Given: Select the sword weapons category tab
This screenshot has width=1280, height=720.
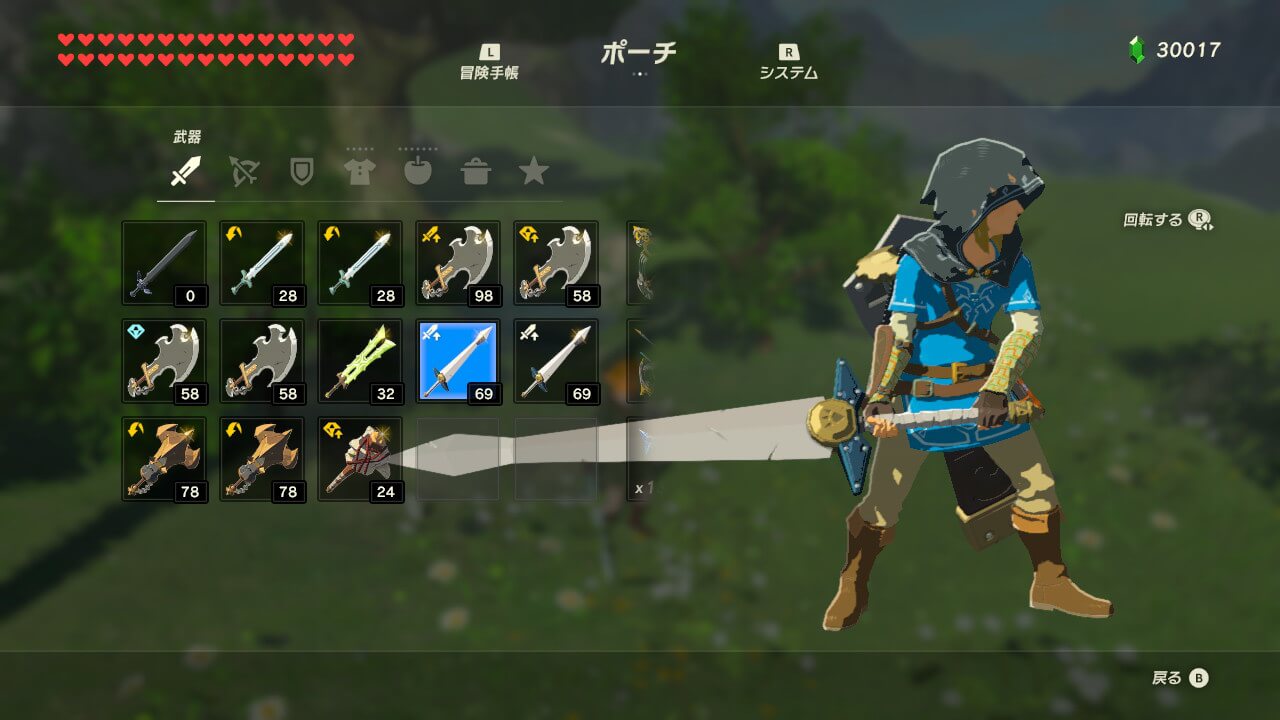Looking at the screenshot, I should click(x=185, y=172).
